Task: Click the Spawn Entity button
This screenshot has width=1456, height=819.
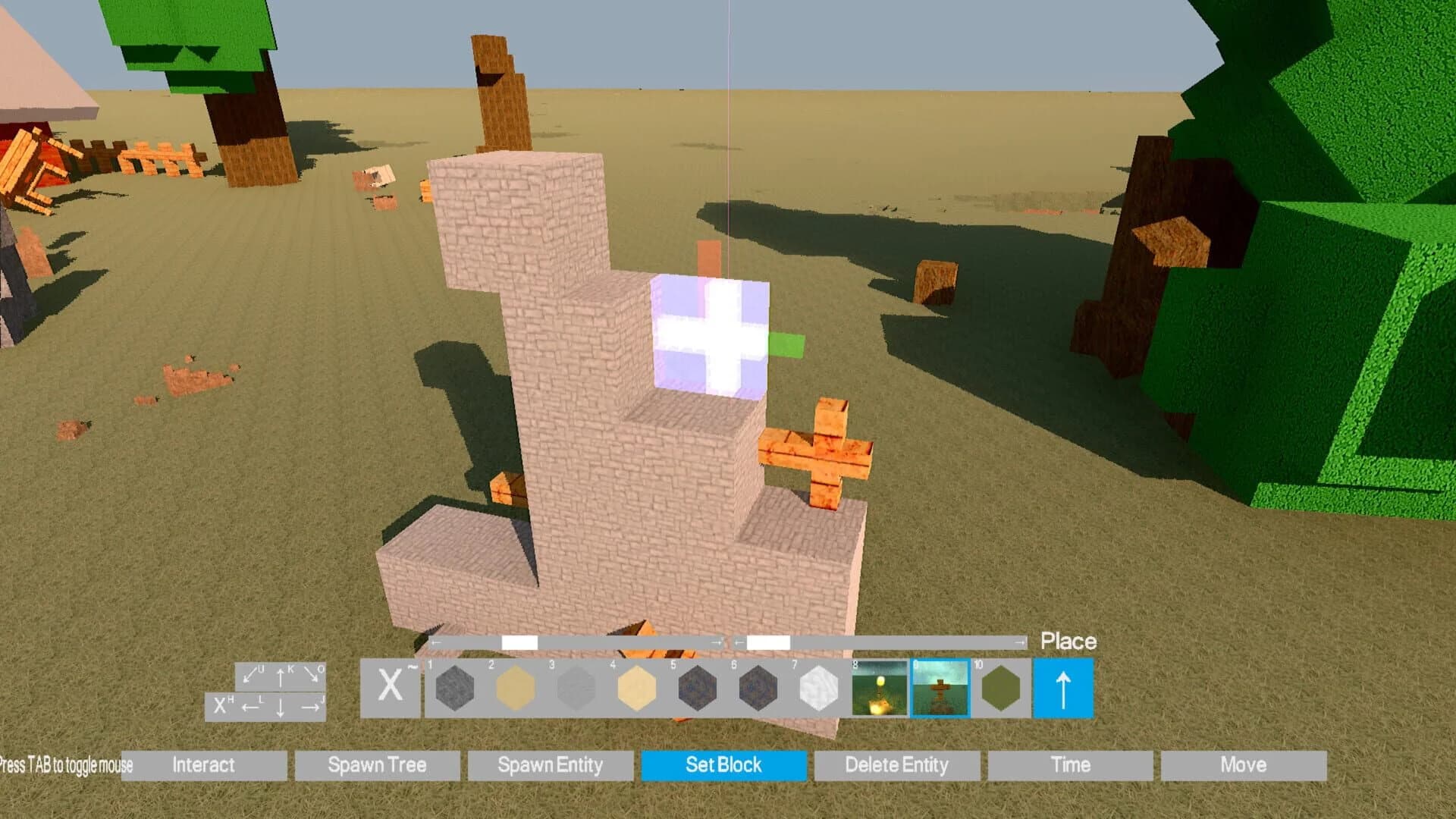Action: click(x=550, y=765)
